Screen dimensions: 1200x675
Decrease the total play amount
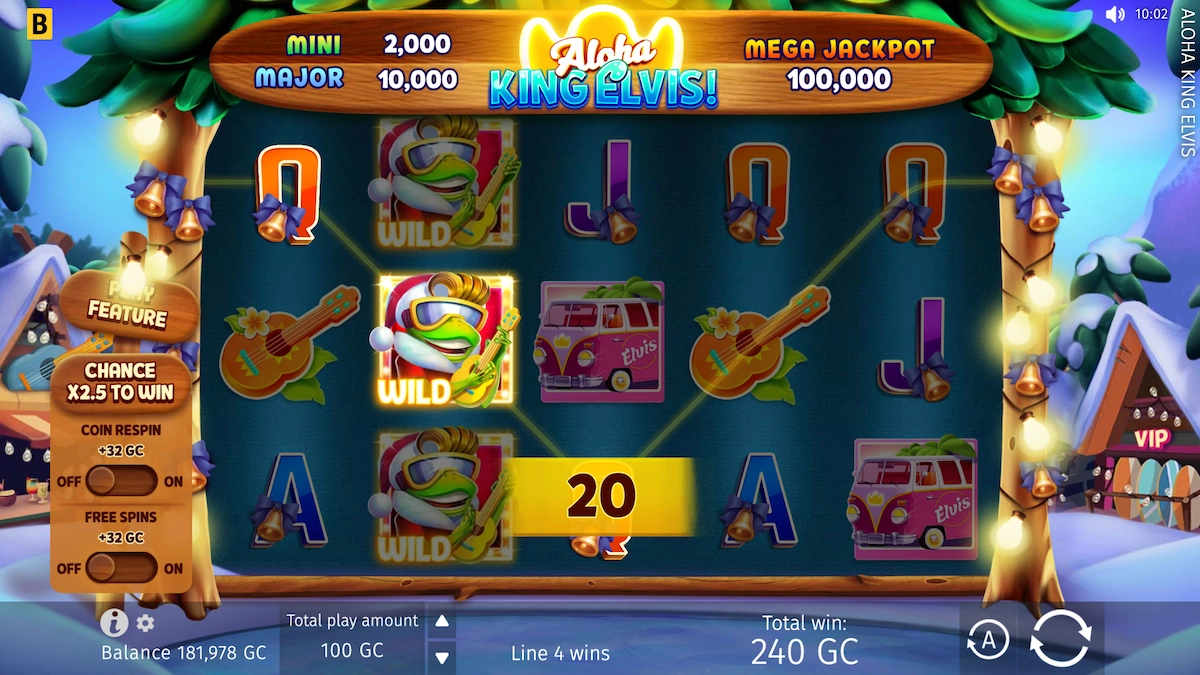click(x=441, y=657)
